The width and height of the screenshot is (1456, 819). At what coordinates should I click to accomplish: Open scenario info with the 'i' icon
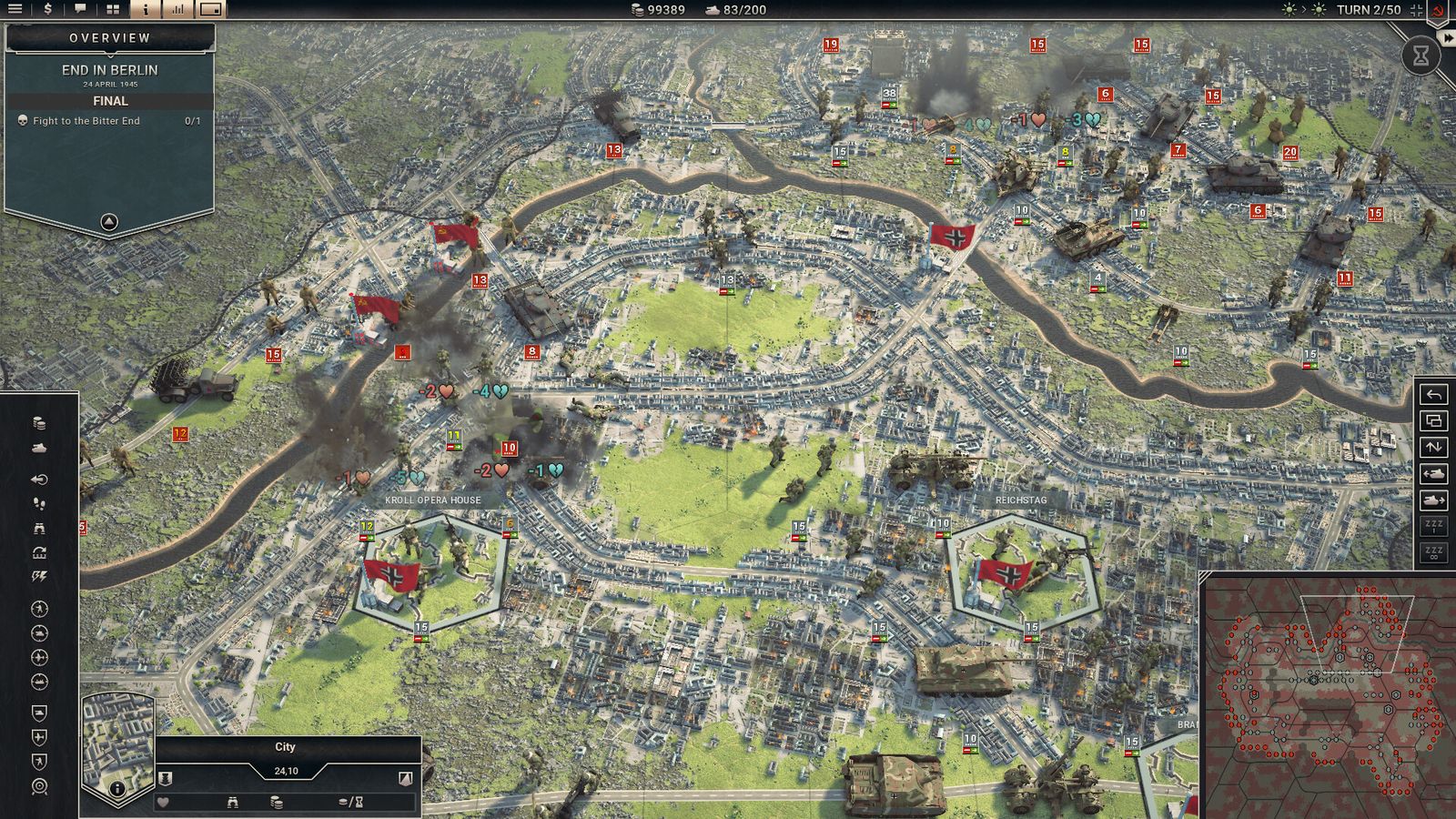[146, 9]
